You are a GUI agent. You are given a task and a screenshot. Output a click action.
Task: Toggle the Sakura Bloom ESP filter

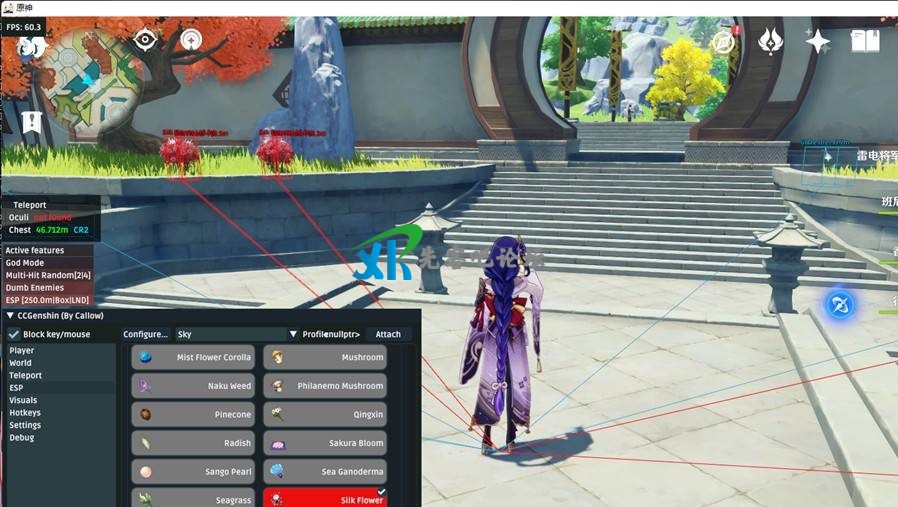325,443
